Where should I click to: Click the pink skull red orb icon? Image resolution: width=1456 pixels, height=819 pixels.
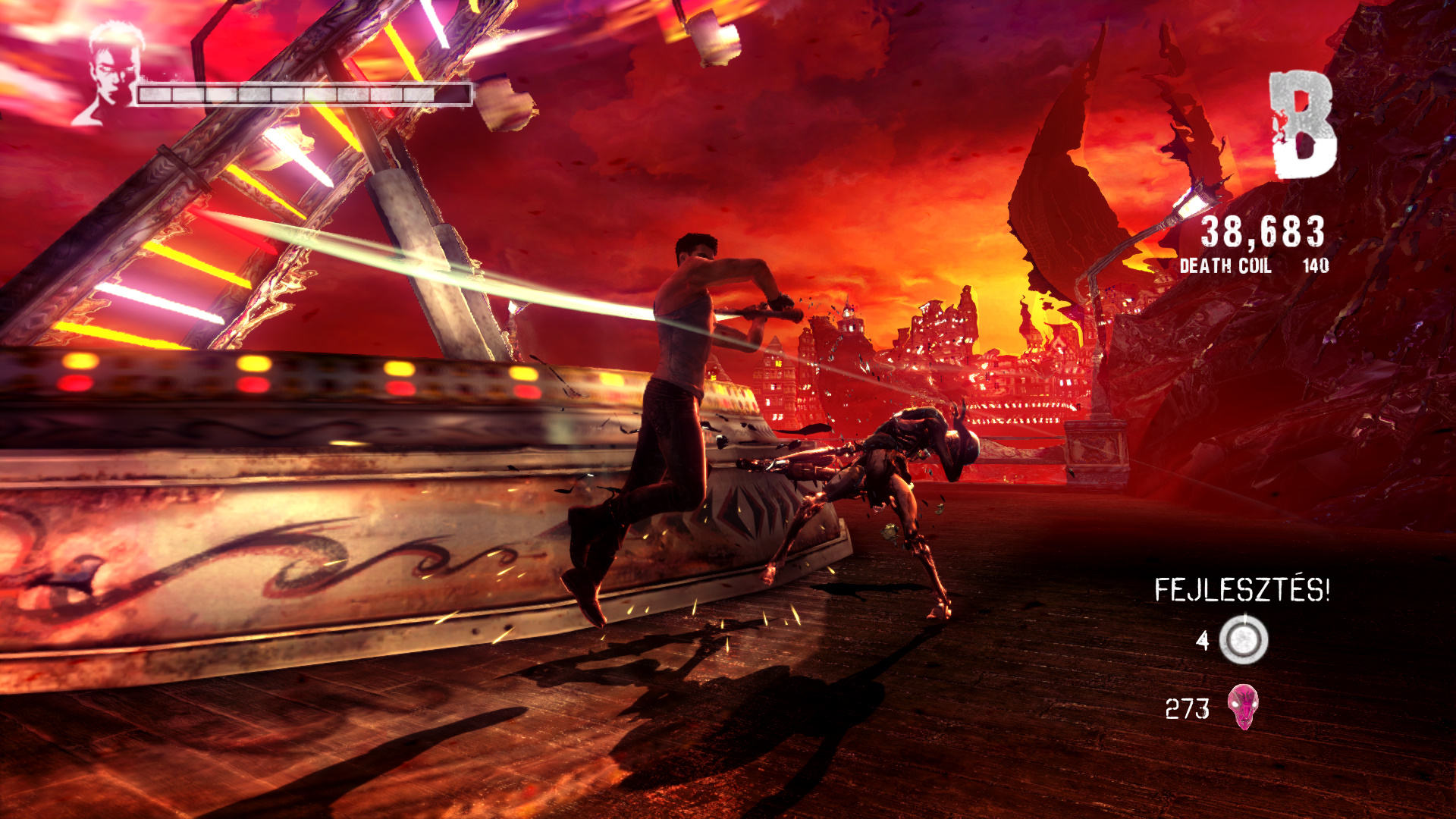(x=1243, y=707)
